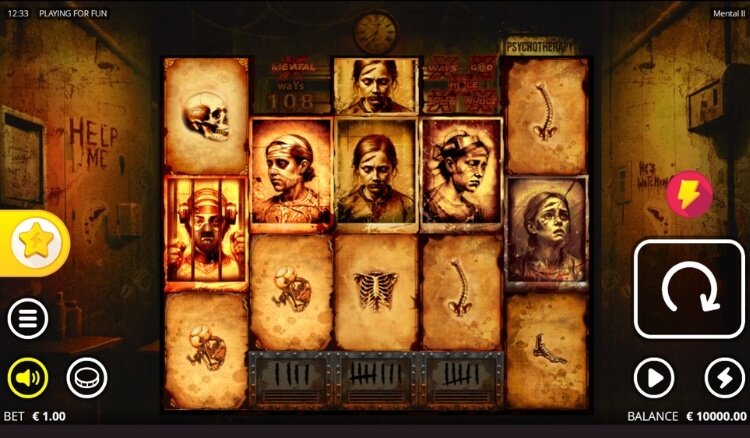Open the bet coin selector
This screenshot has height=438, width=750.
point(87,378)
